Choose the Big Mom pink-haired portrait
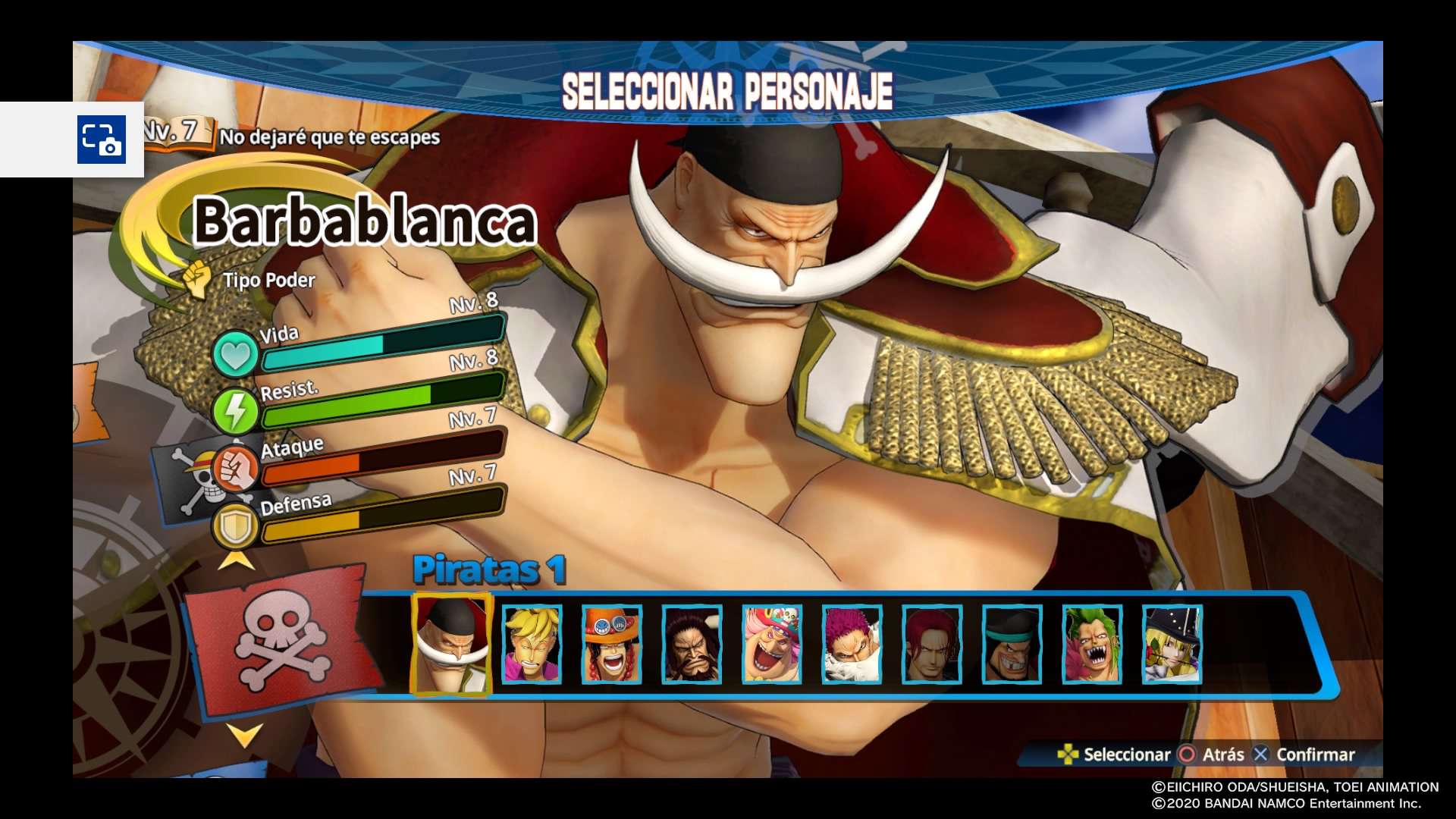 tap(771, 645)
